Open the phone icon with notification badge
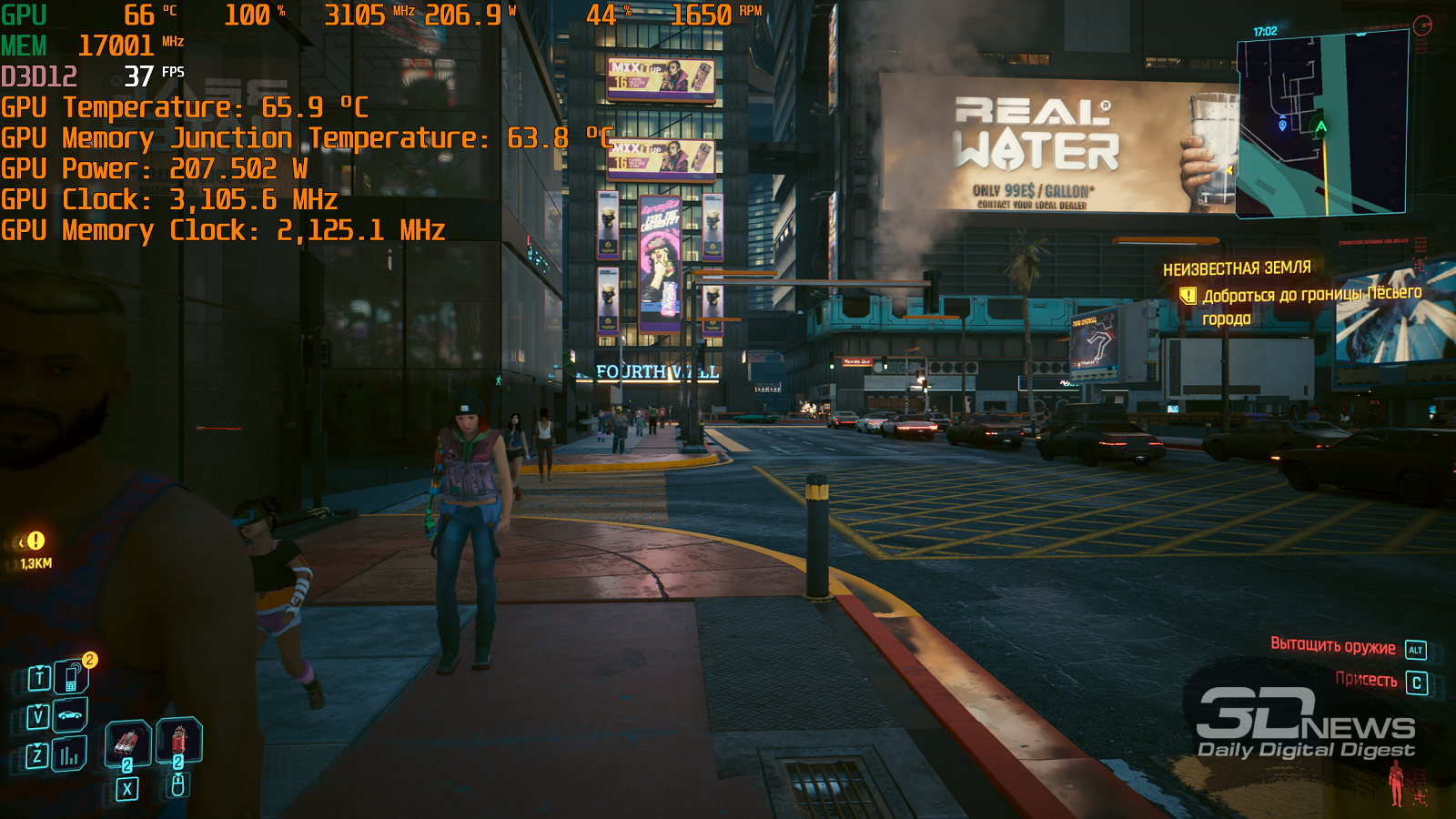Viewport: 1456px width, 819px height. (x=70, y=677)
